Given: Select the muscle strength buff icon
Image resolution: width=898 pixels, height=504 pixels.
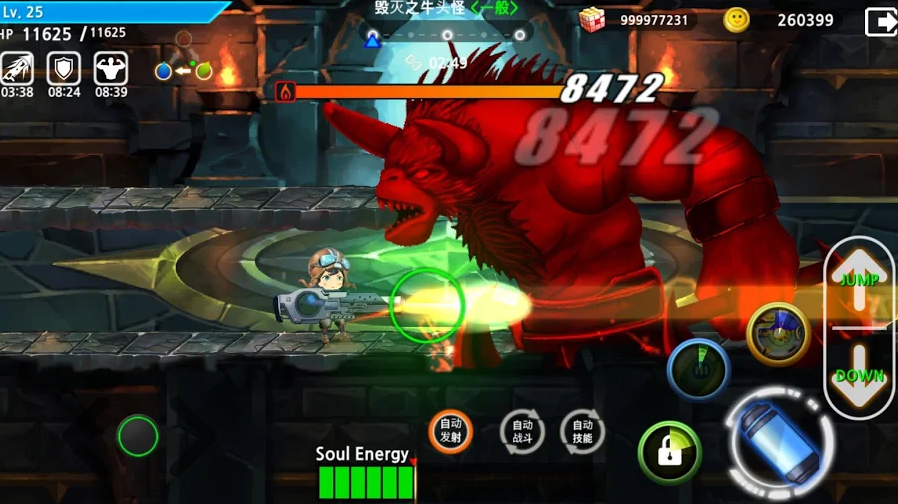Looking at the screenshot, I should click(111, 68).
